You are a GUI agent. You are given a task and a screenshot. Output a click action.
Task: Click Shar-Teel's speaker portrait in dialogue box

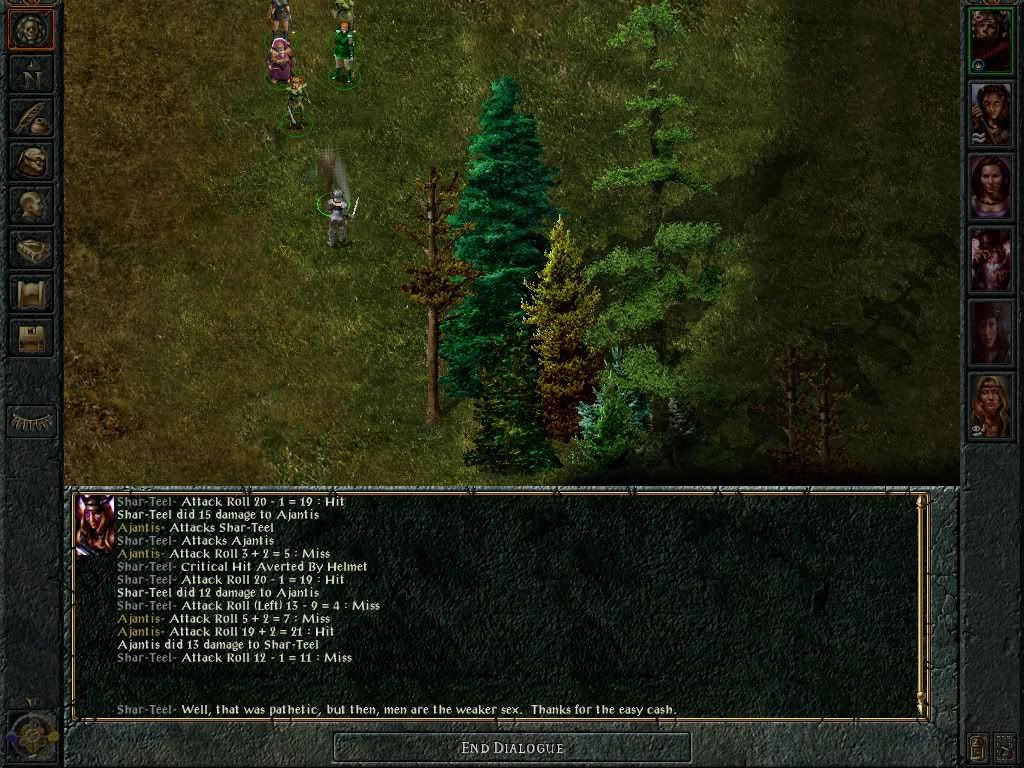pyautogui.click(x=95, y=525)
